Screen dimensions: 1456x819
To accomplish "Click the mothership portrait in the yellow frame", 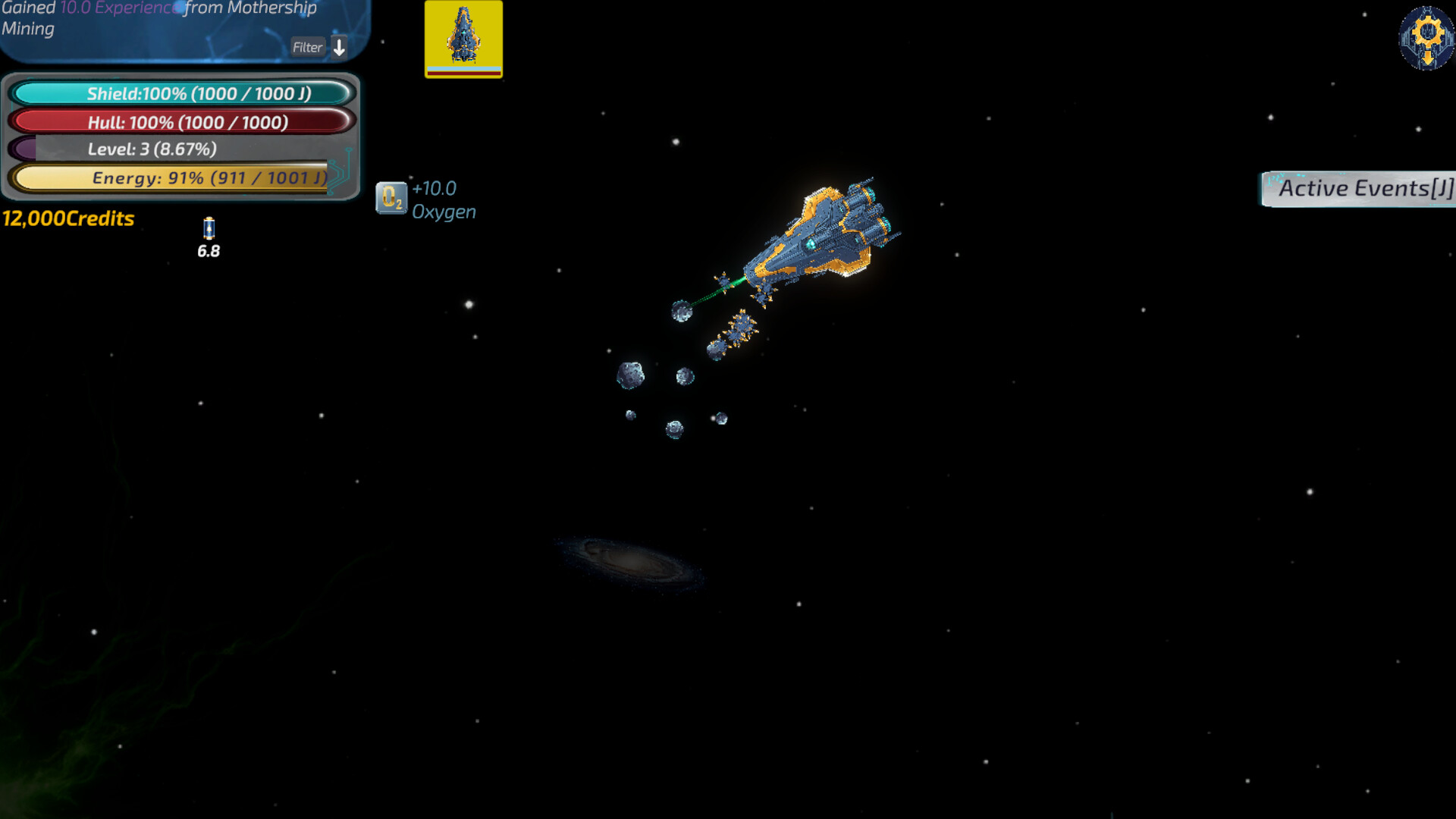I will pyautogui.click(x=463, y=39).
